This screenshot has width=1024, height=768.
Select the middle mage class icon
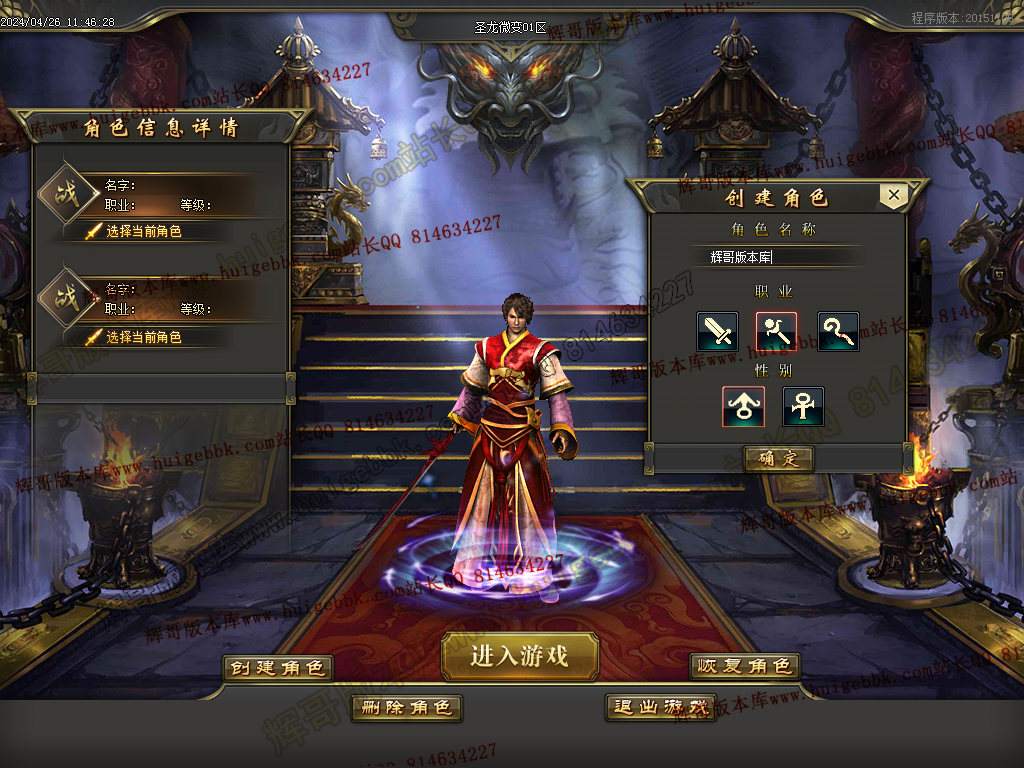[x=777, y=332]
